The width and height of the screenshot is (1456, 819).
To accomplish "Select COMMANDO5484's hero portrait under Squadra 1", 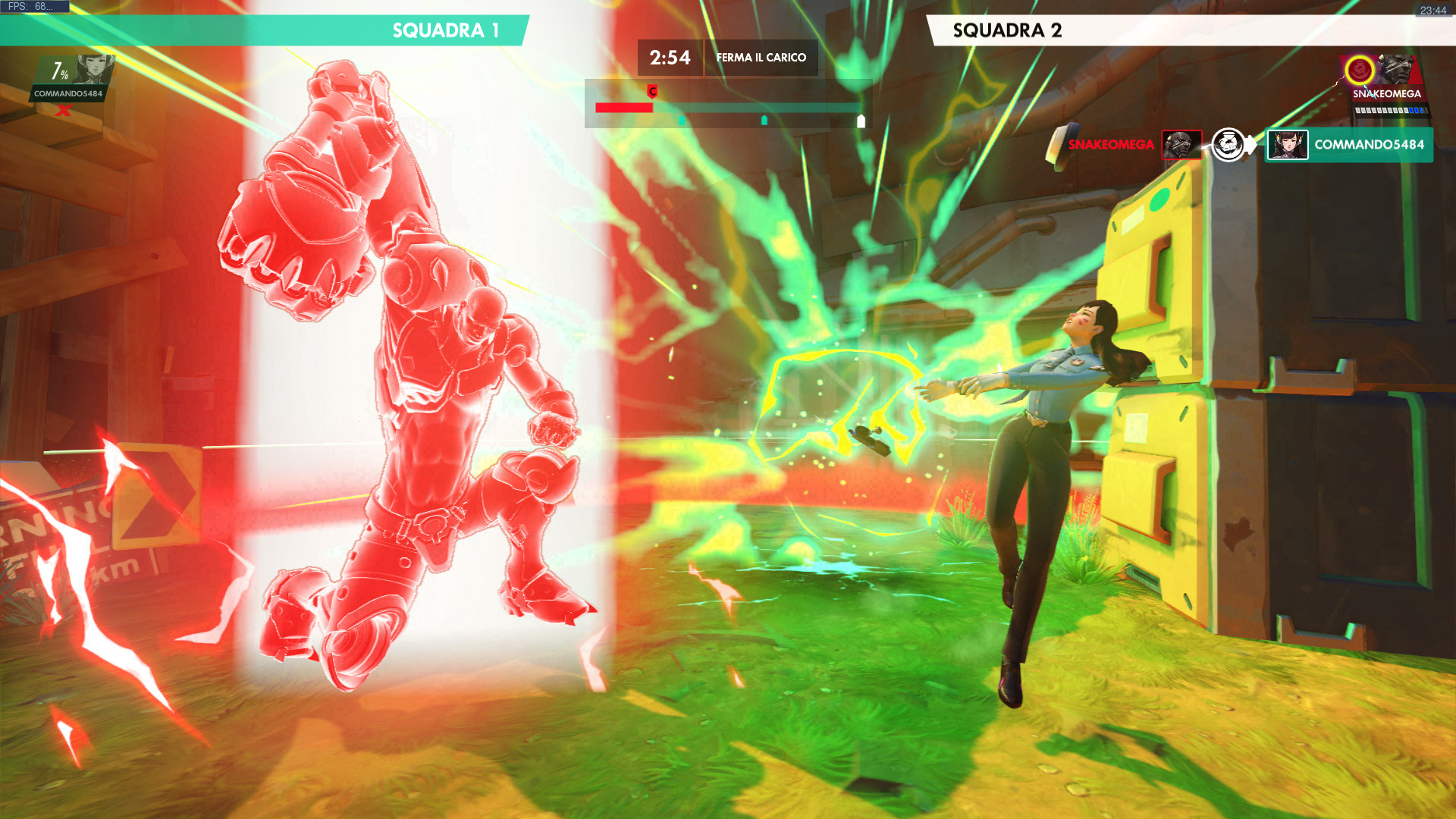I will (94, 69).
